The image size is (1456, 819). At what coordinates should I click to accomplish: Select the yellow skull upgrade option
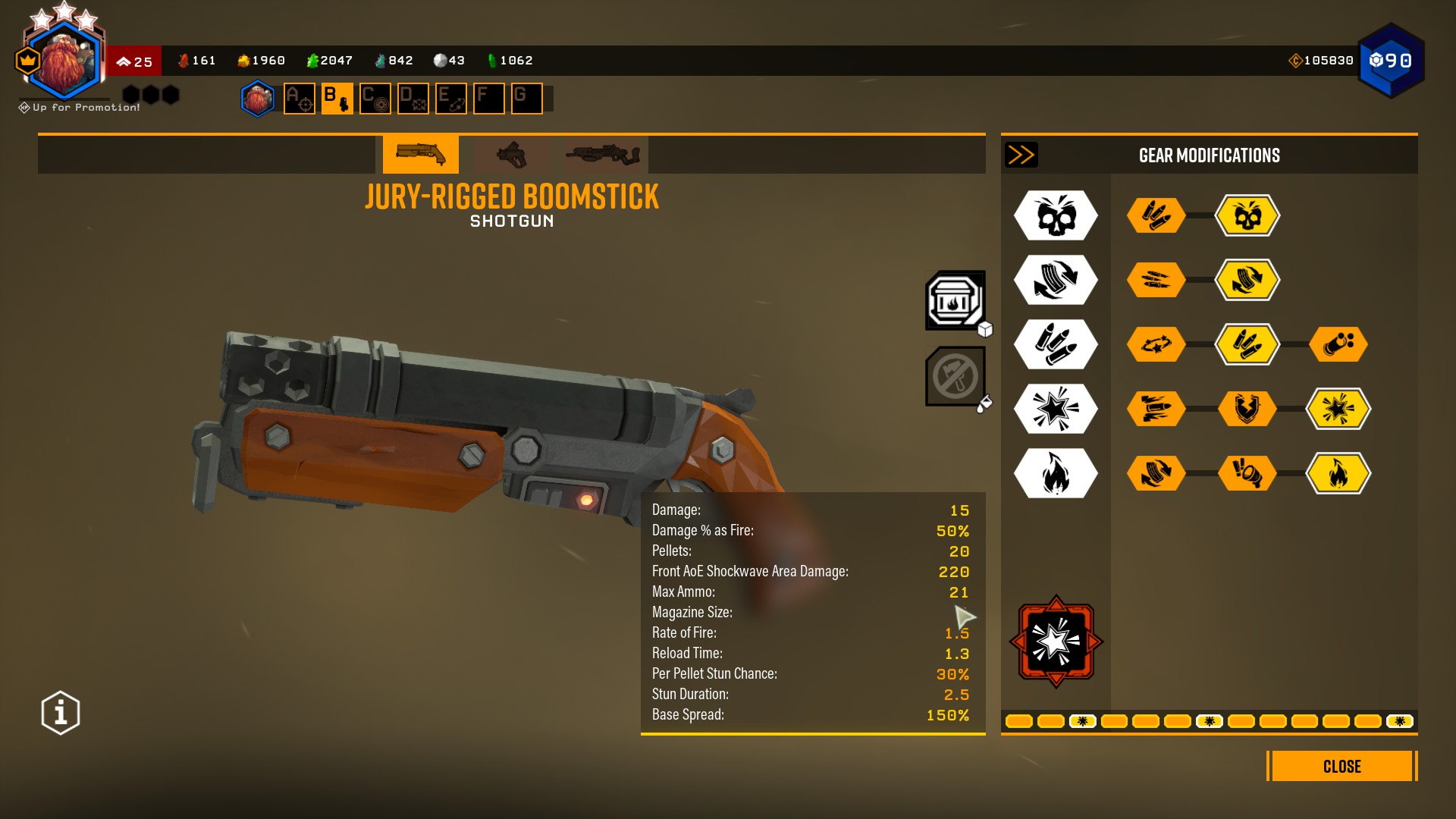1247,216
